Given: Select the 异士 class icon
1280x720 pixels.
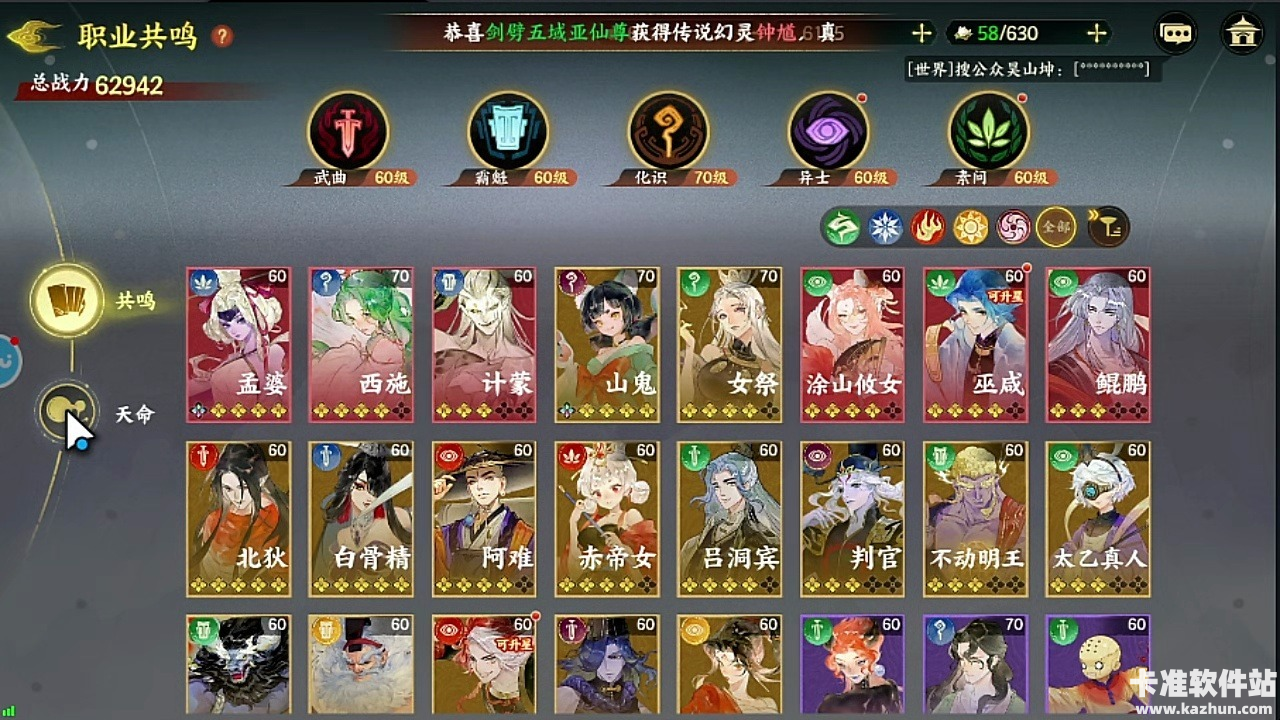Looking at the screenshot, I should [827, 134].
